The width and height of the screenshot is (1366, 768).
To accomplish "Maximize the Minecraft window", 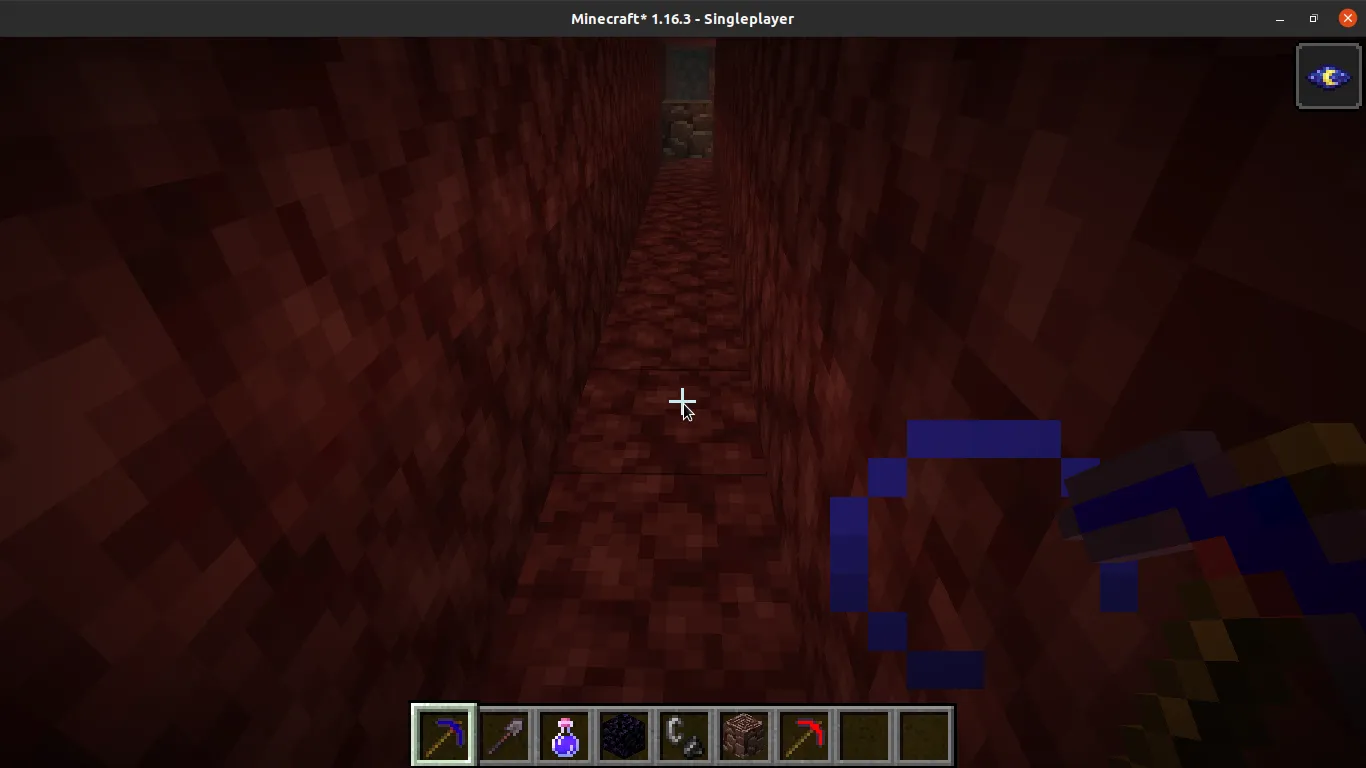I will pyautogui.click(x=1312, y=18).
